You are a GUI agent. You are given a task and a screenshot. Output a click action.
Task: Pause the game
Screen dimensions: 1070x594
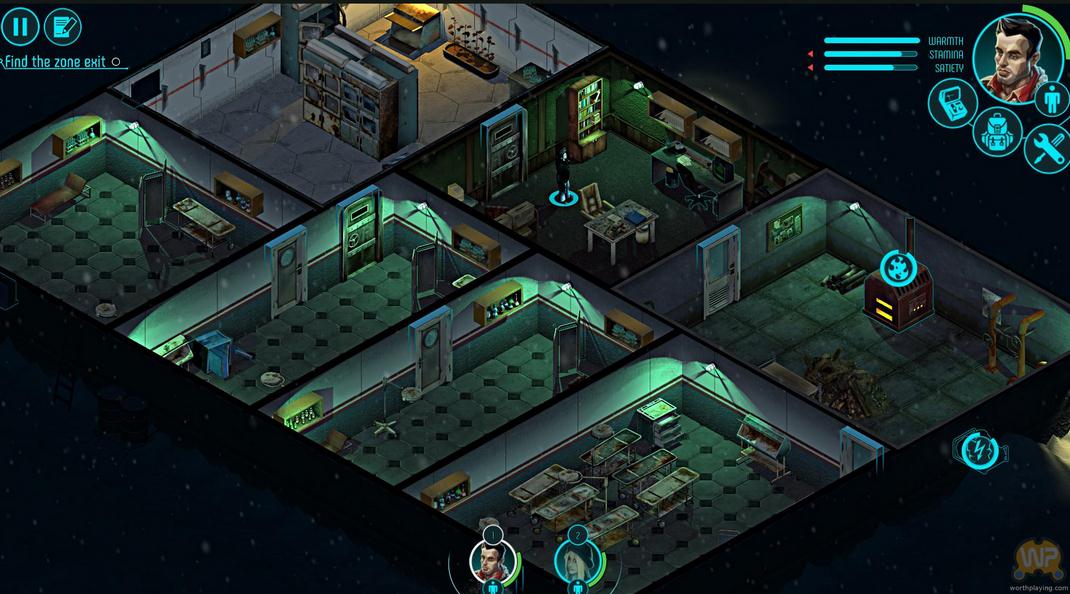point(19,27)
